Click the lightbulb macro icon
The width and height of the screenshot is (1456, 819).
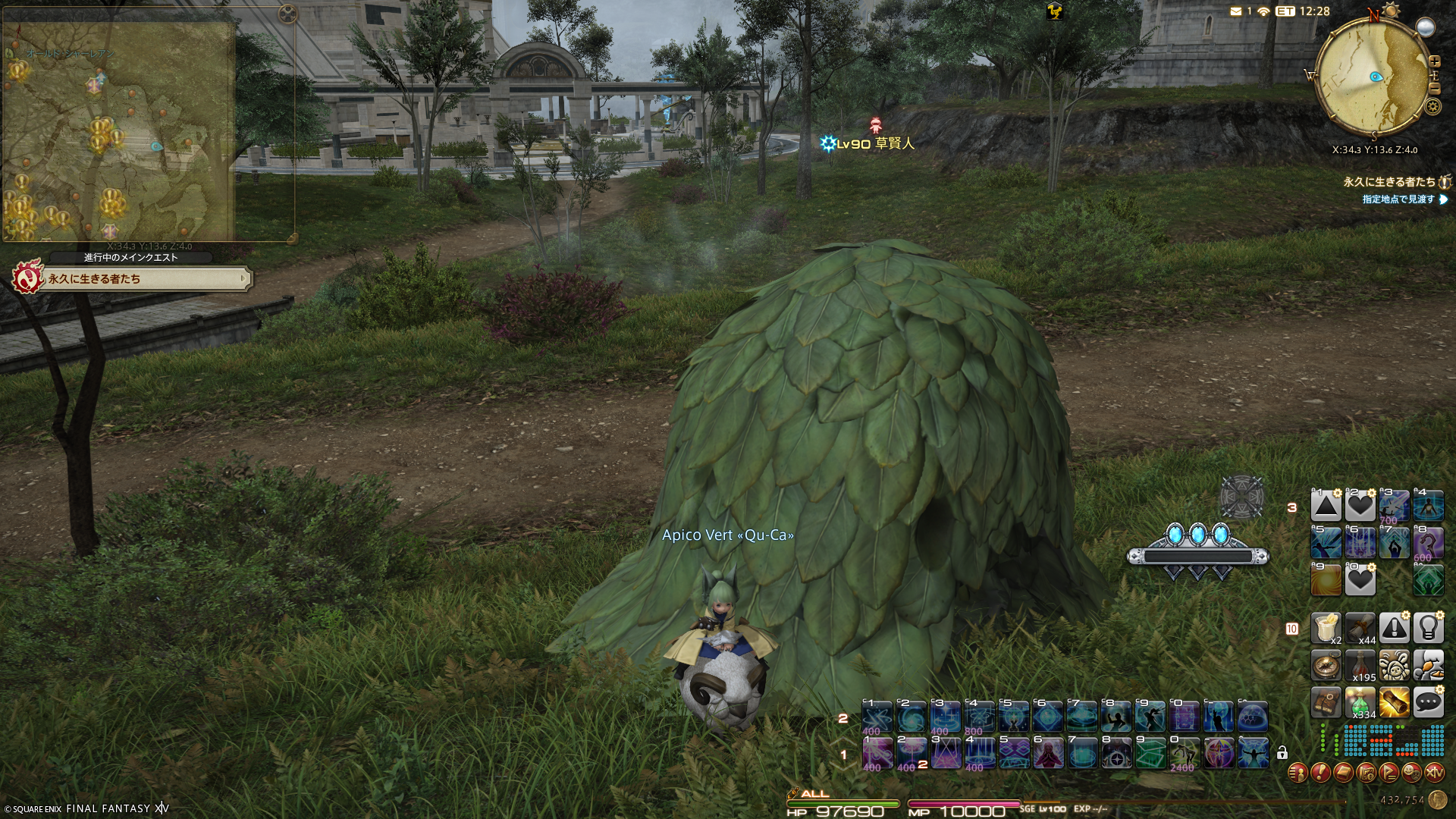coord(1428,628)
